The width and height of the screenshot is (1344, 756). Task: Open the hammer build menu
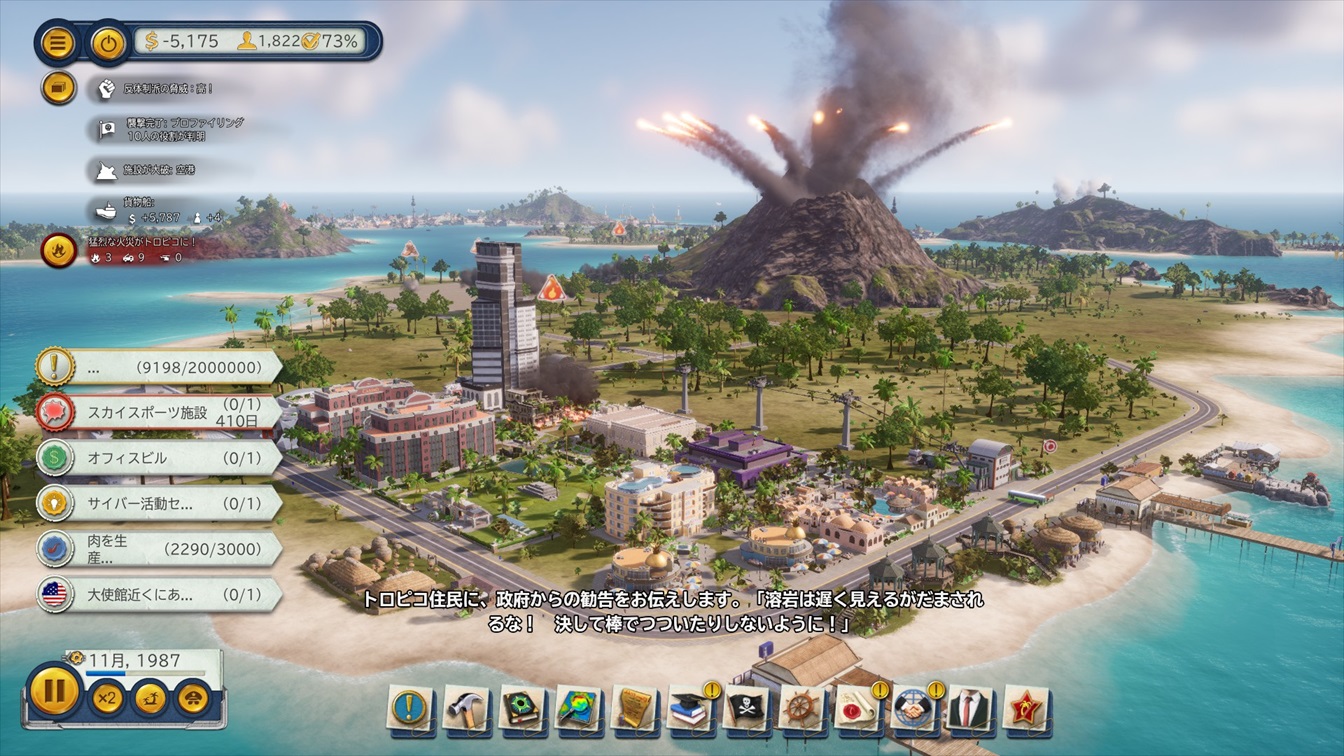coord(465,707)
